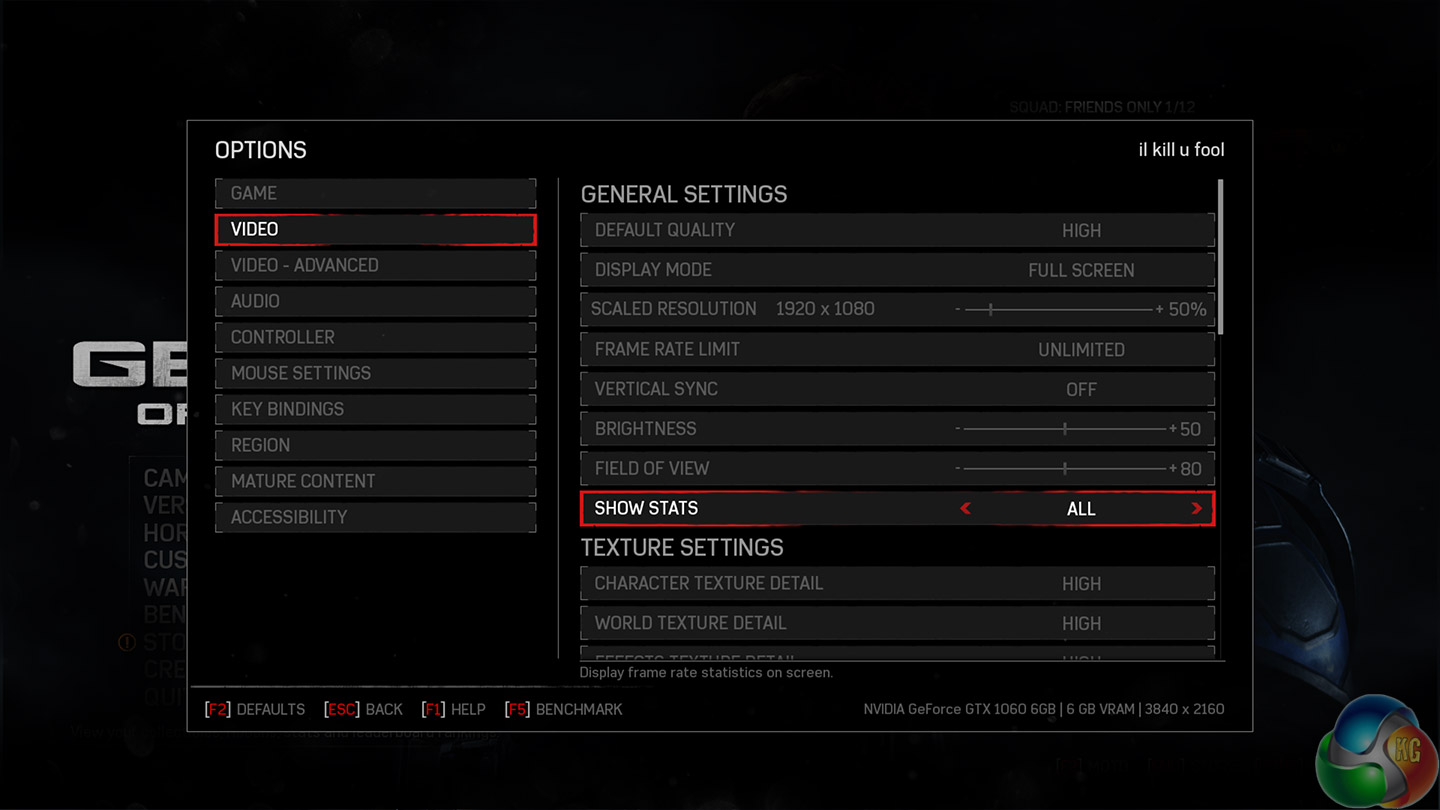Click the right arrow on Show Stats
Image resolution: width=1440 pixels, height=810 pixels.
[1196, 509]
